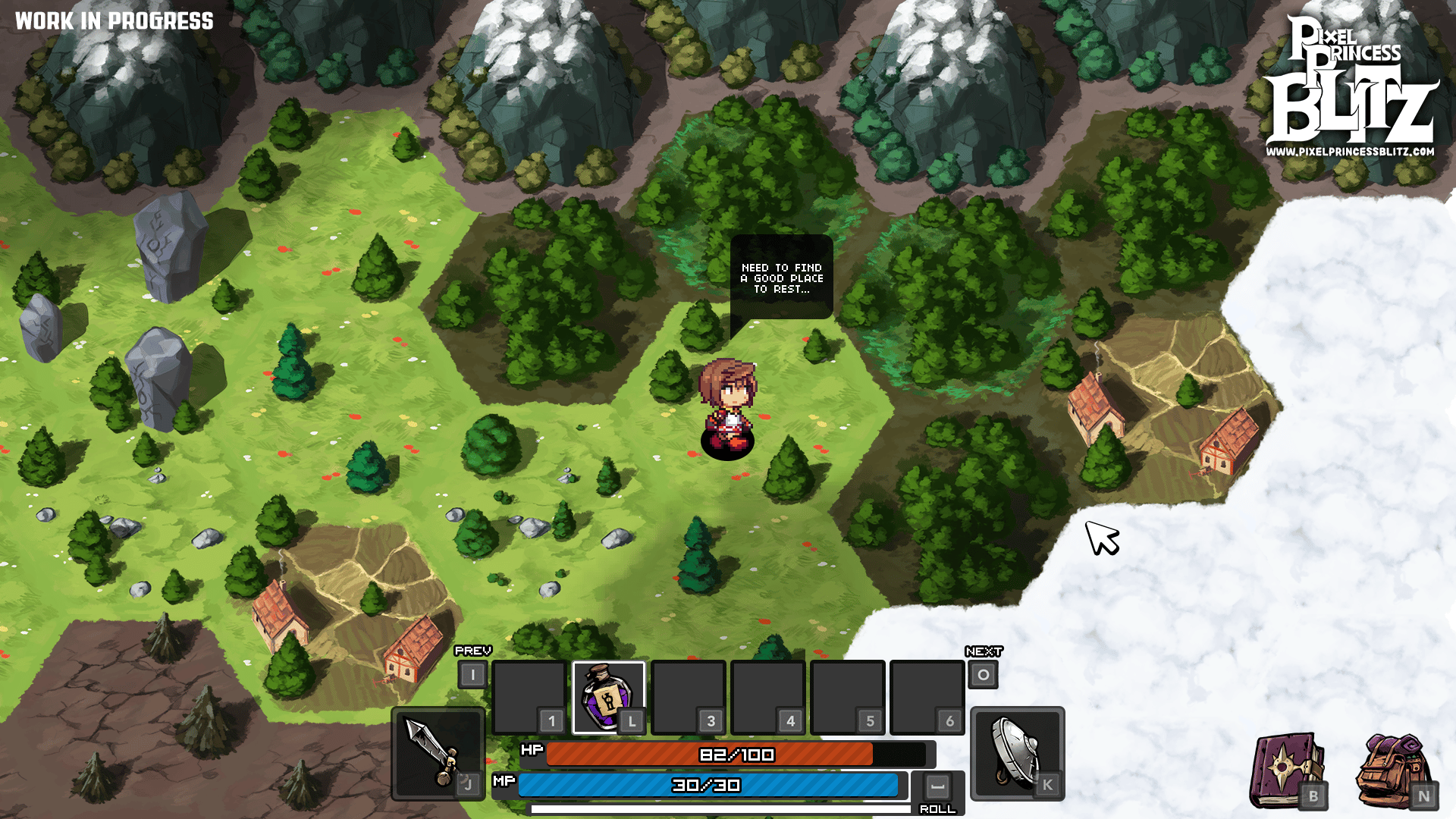Select the shield icon on the hotbar
This screenshot has height=819, width=1456.
1016,755
